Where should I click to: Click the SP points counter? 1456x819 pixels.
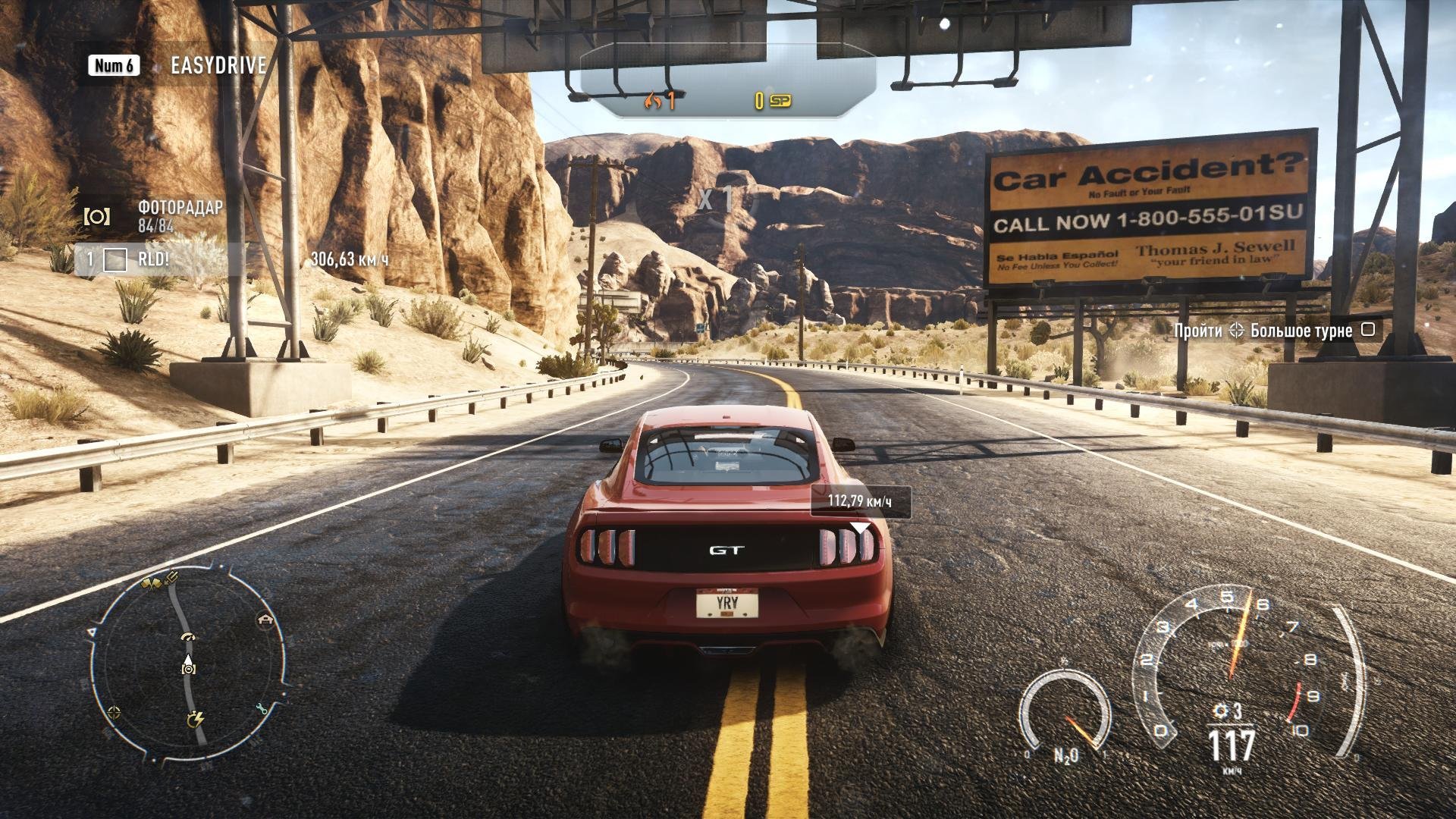[x=770, y=99]
